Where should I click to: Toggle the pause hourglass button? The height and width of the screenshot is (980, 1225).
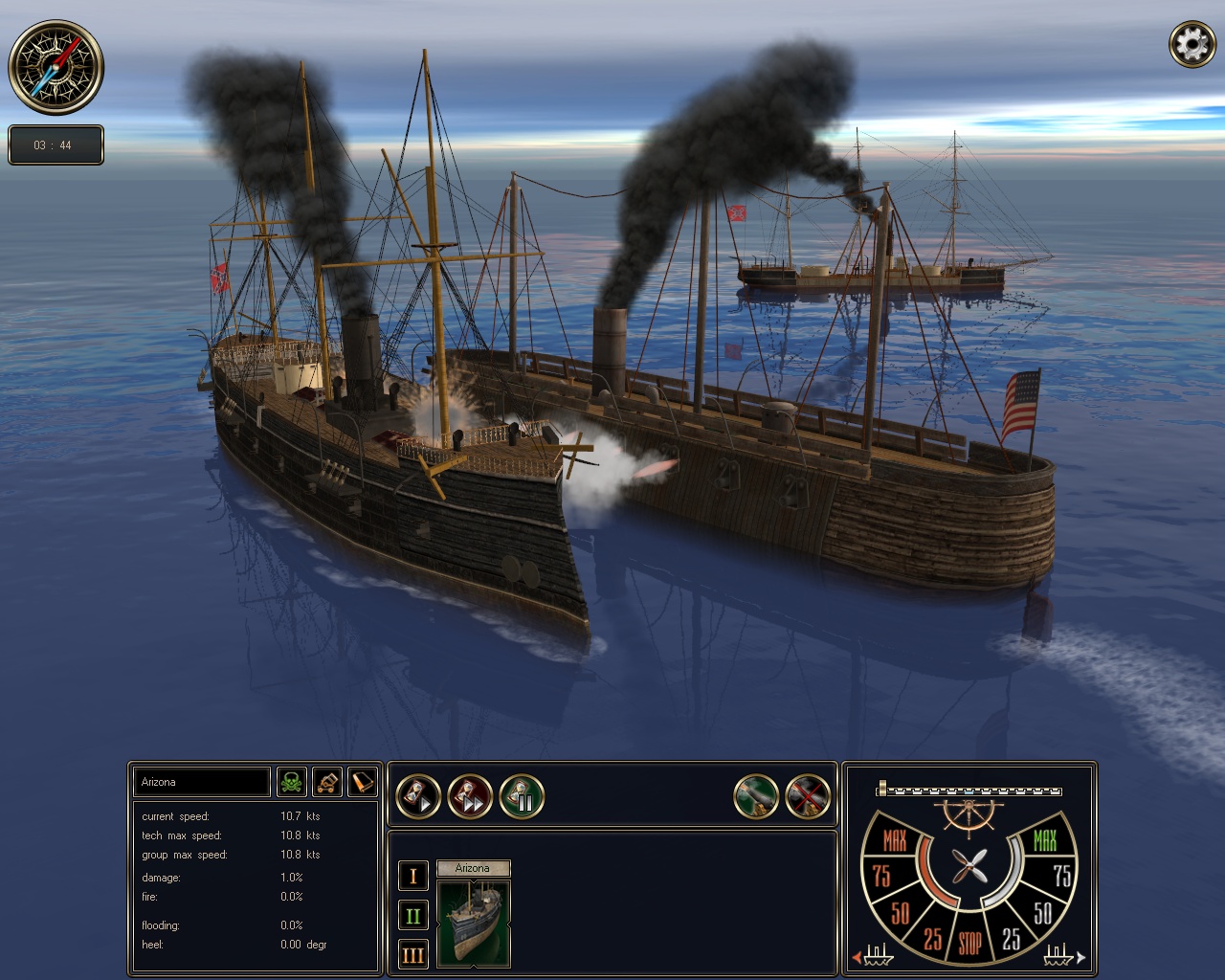[522, 795]
